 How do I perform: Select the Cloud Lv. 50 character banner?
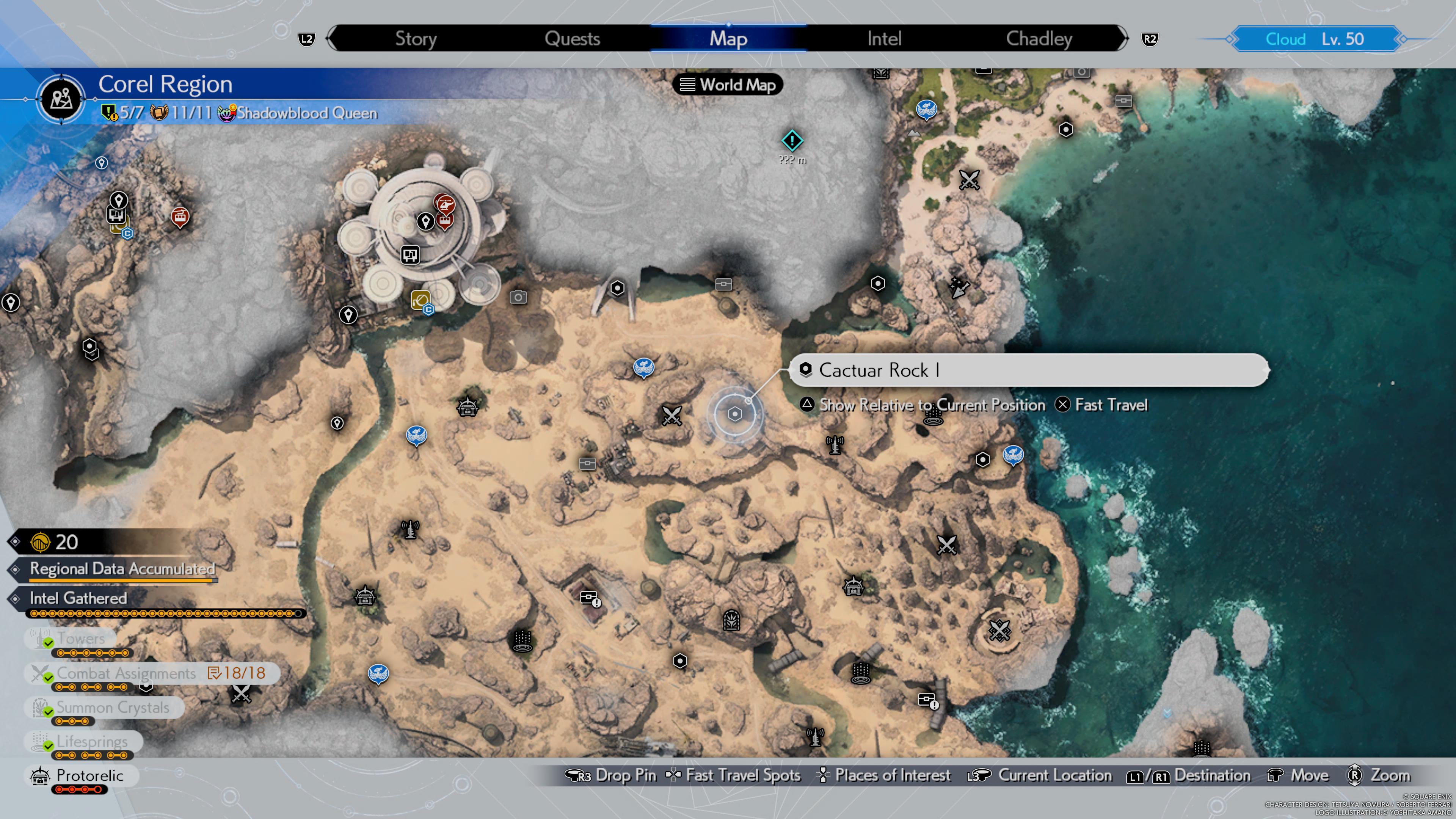1315,39
